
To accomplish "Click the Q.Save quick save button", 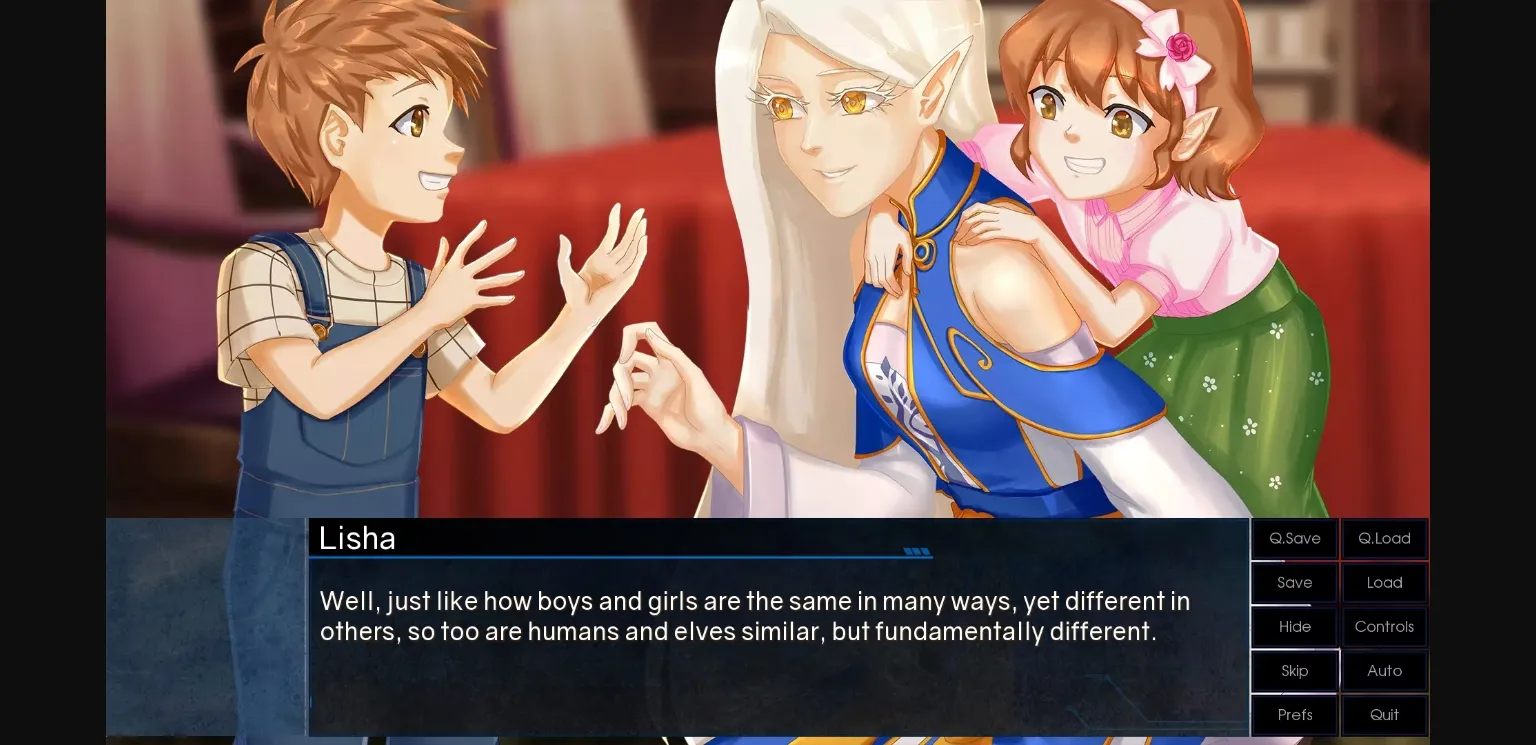I will [1294, 538].
